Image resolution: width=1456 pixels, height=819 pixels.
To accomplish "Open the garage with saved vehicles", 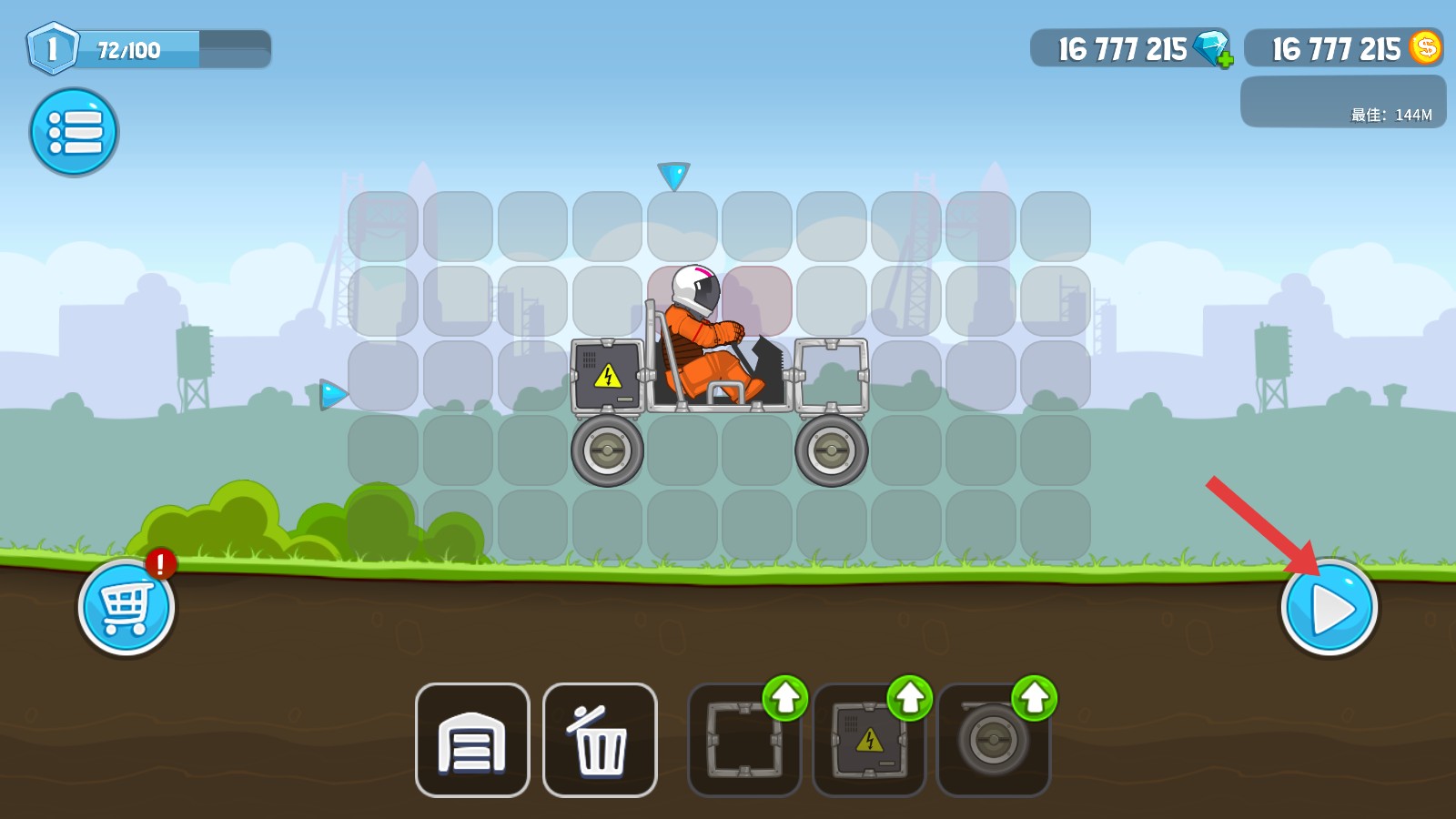I will coord(471,740).
